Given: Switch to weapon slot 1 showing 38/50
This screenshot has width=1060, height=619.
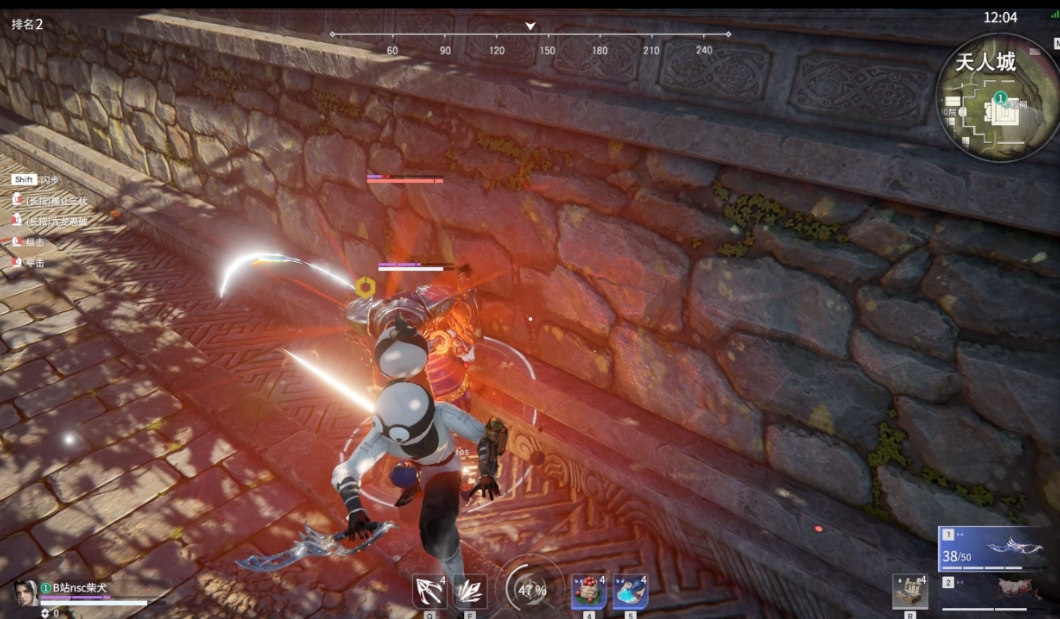Looking at the screenshot, I should click(992, 548).
